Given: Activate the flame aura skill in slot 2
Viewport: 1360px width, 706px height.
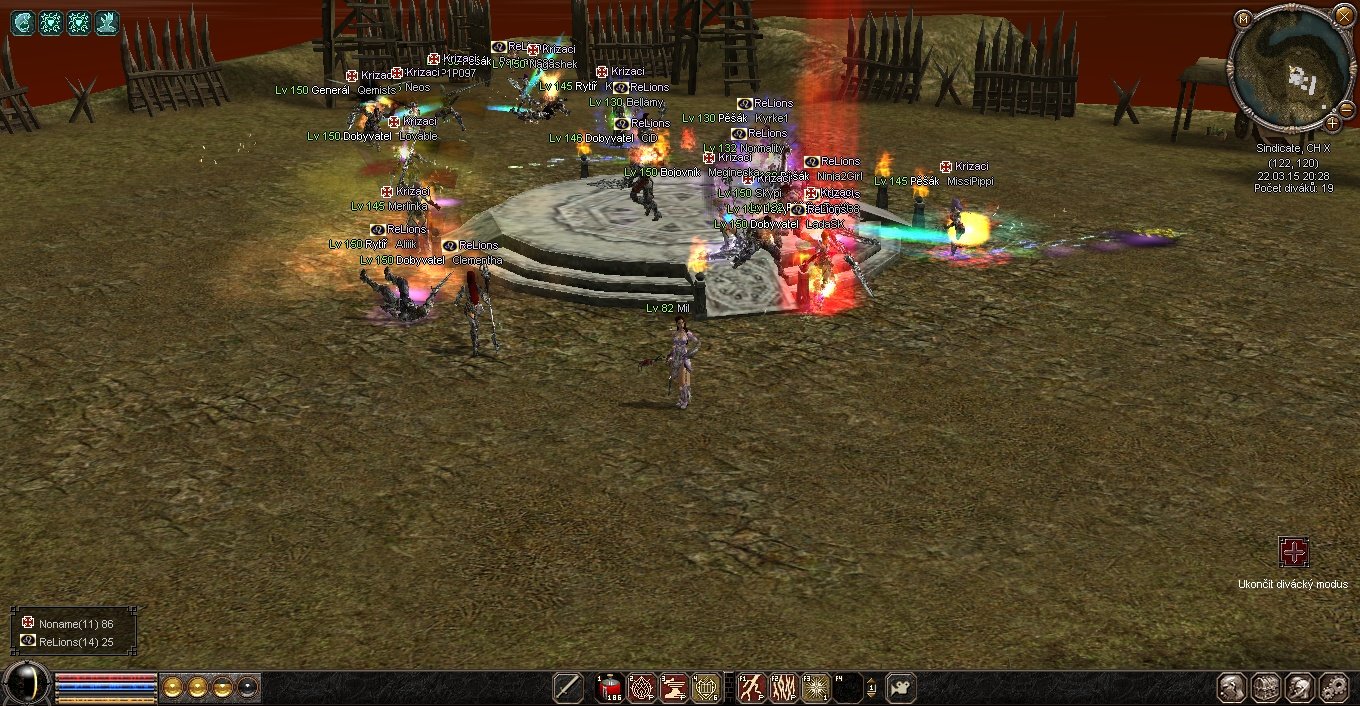Looking at the screenshot, I should click(x=642, y=688).
